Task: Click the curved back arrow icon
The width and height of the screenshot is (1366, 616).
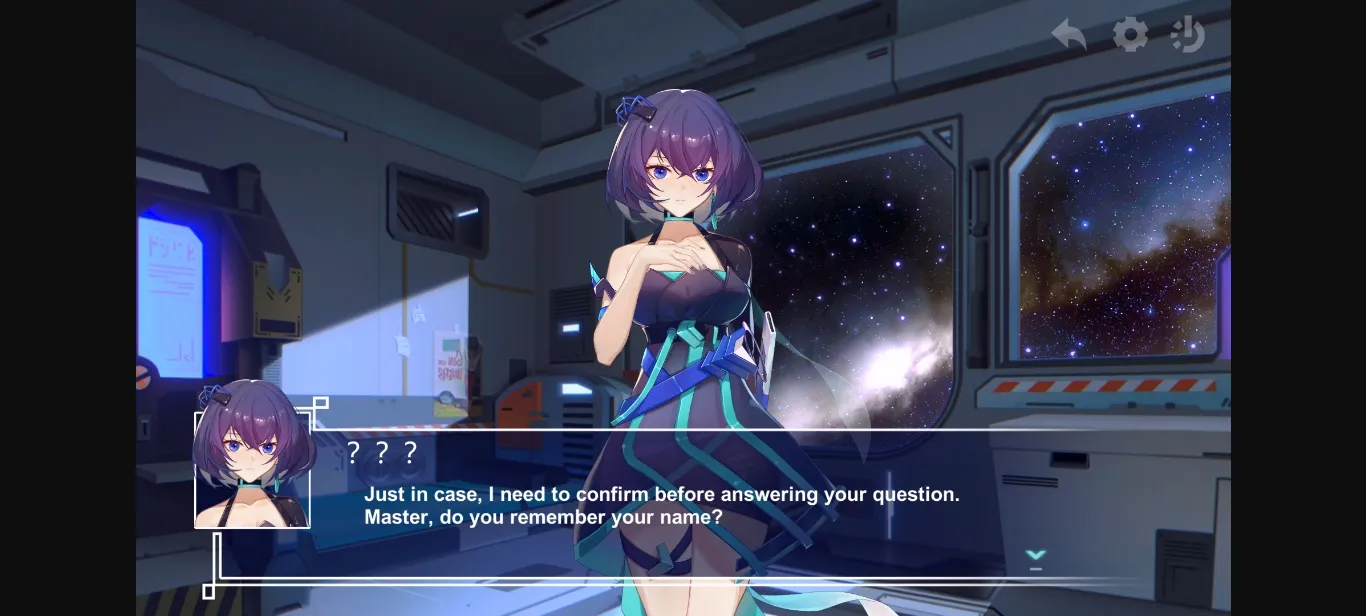Action: click(x=1069, y=35)
